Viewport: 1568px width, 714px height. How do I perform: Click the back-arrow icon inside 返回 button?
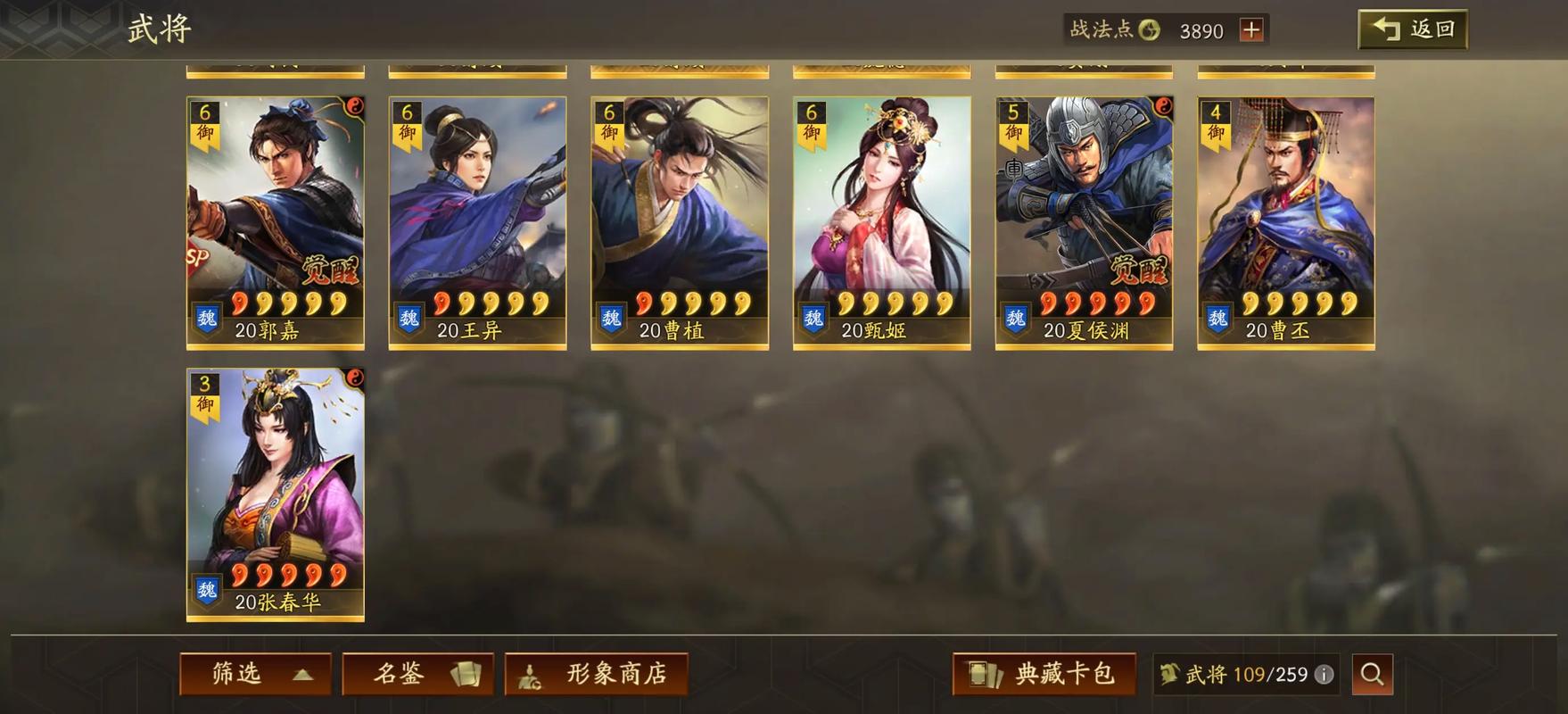click(1385, 28)
